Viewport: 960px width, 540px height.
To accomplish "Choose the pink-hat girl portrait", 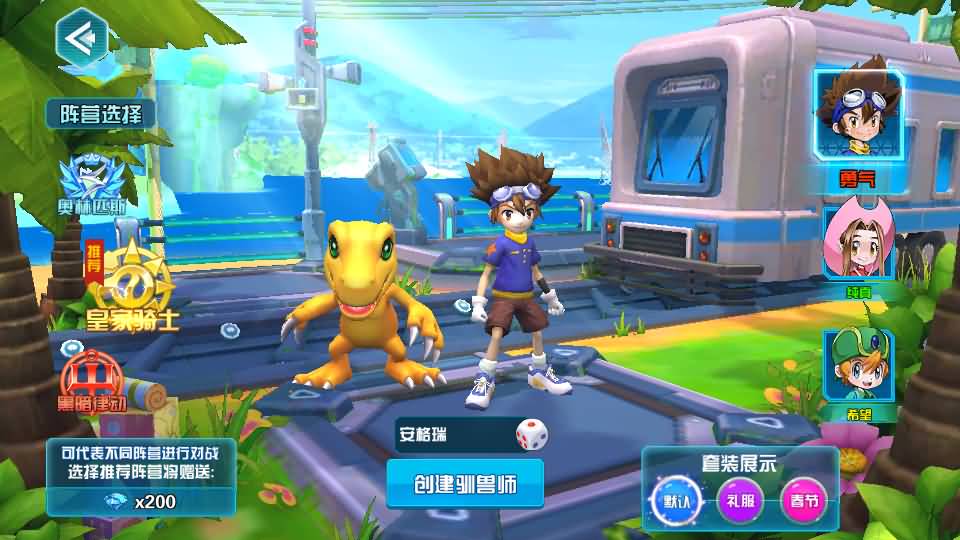I will point(856,243).
